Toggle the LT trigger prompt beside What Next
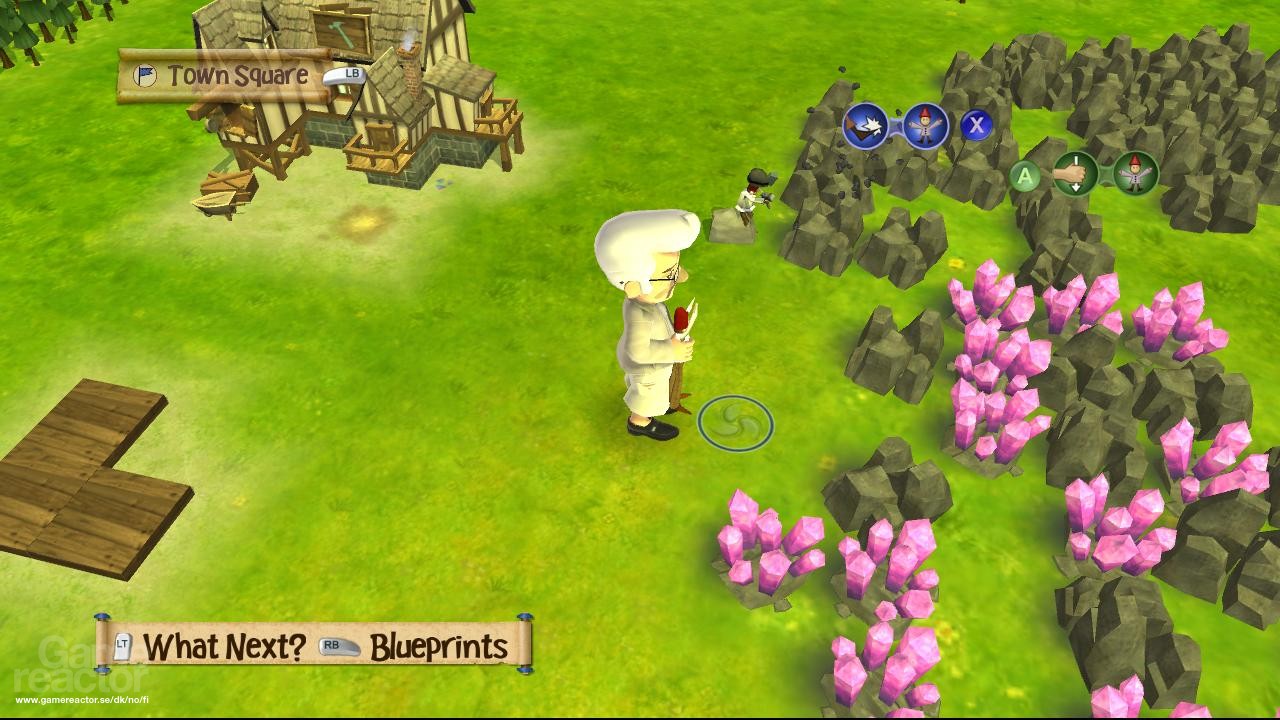The height and width of the screenshot is (720, 1280). [122, 647]
